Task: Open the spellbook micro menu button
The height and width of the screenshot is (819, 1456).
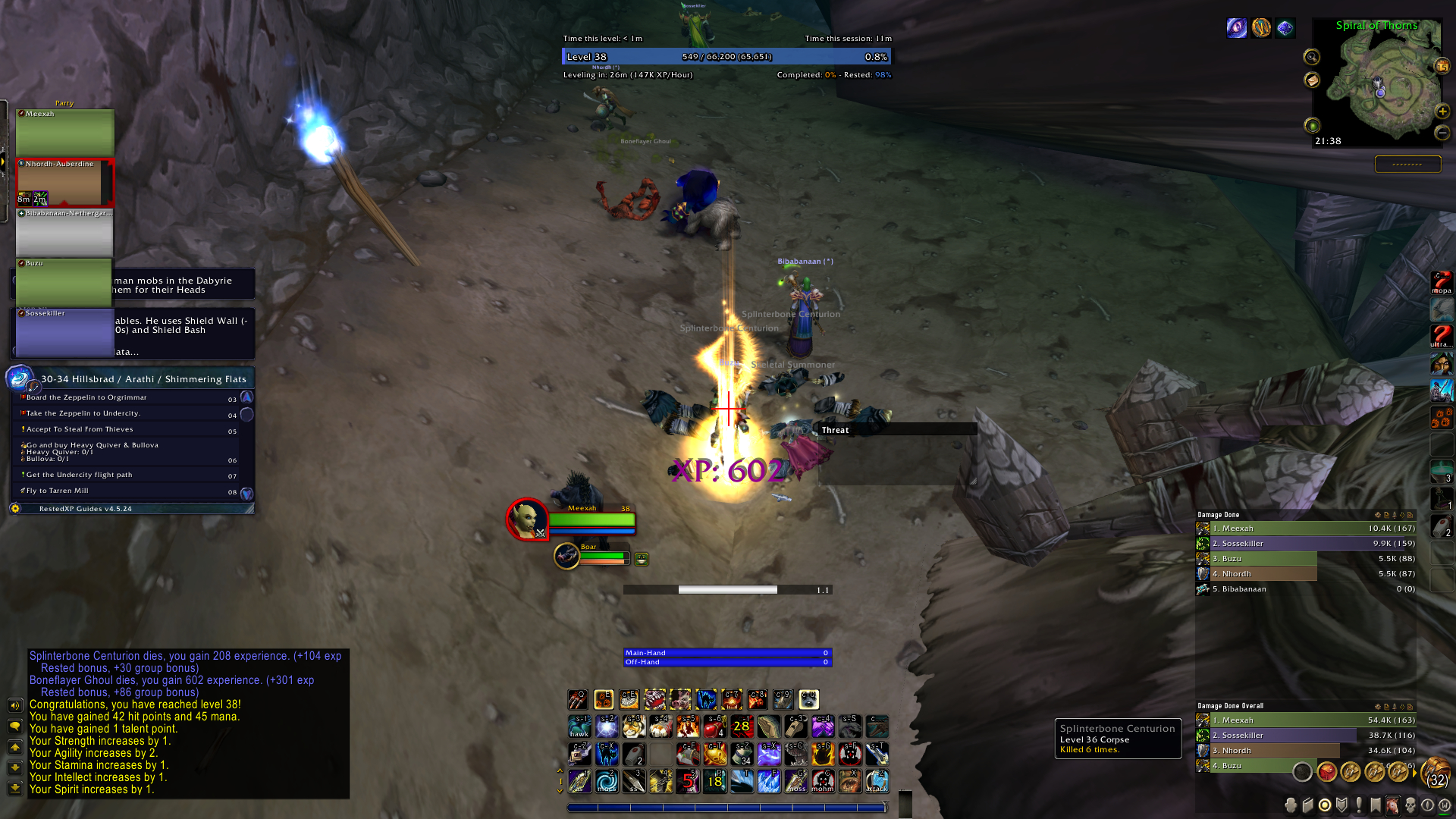Action: click(1308, 805)
